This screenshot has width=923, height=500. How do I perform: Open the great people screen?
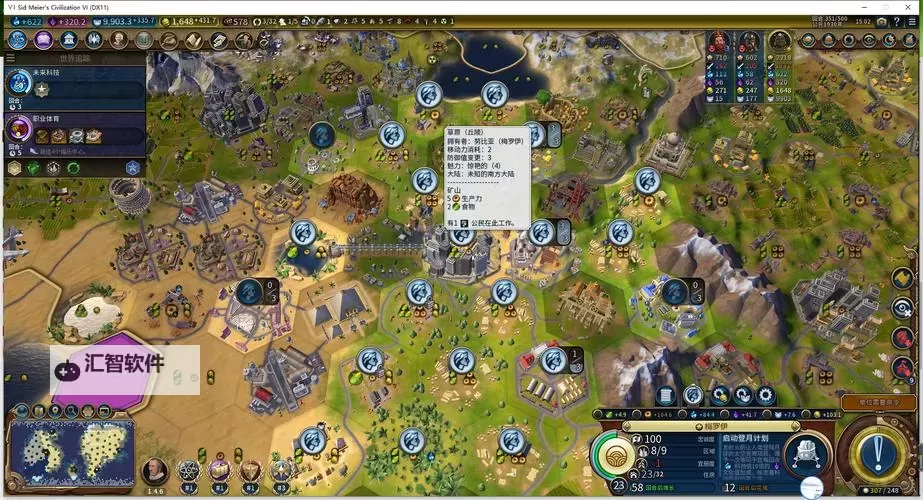click(119, 40)
